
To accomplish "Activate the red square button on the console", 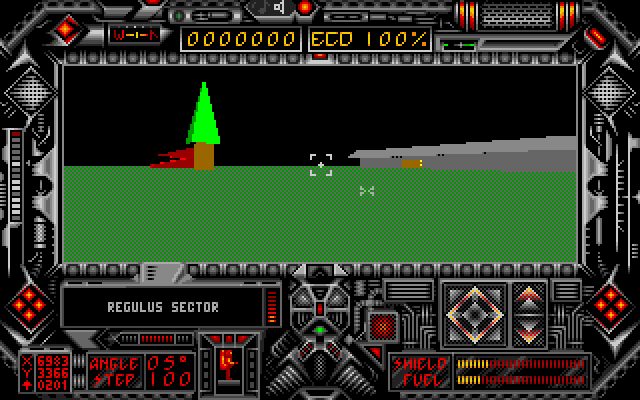I will [383, 324].
